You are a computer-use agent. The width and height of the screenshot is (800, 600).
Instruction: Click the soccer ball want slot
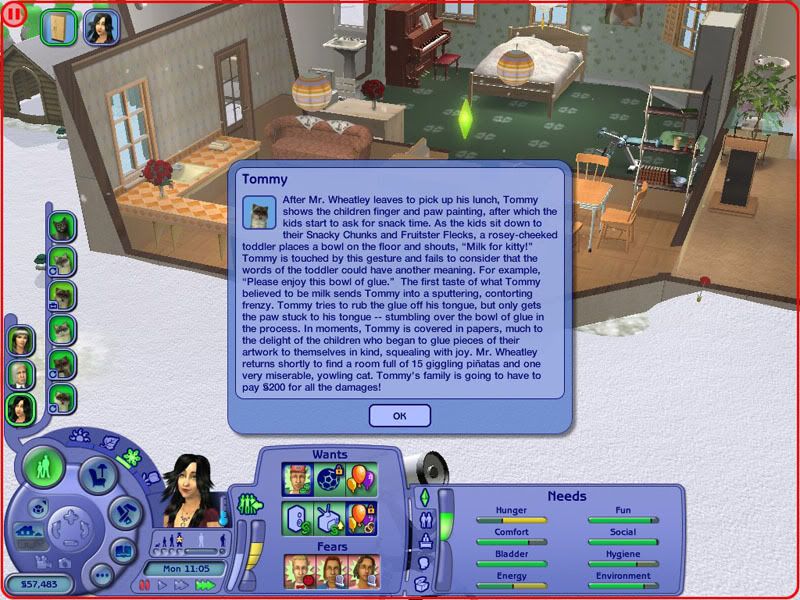330,481
